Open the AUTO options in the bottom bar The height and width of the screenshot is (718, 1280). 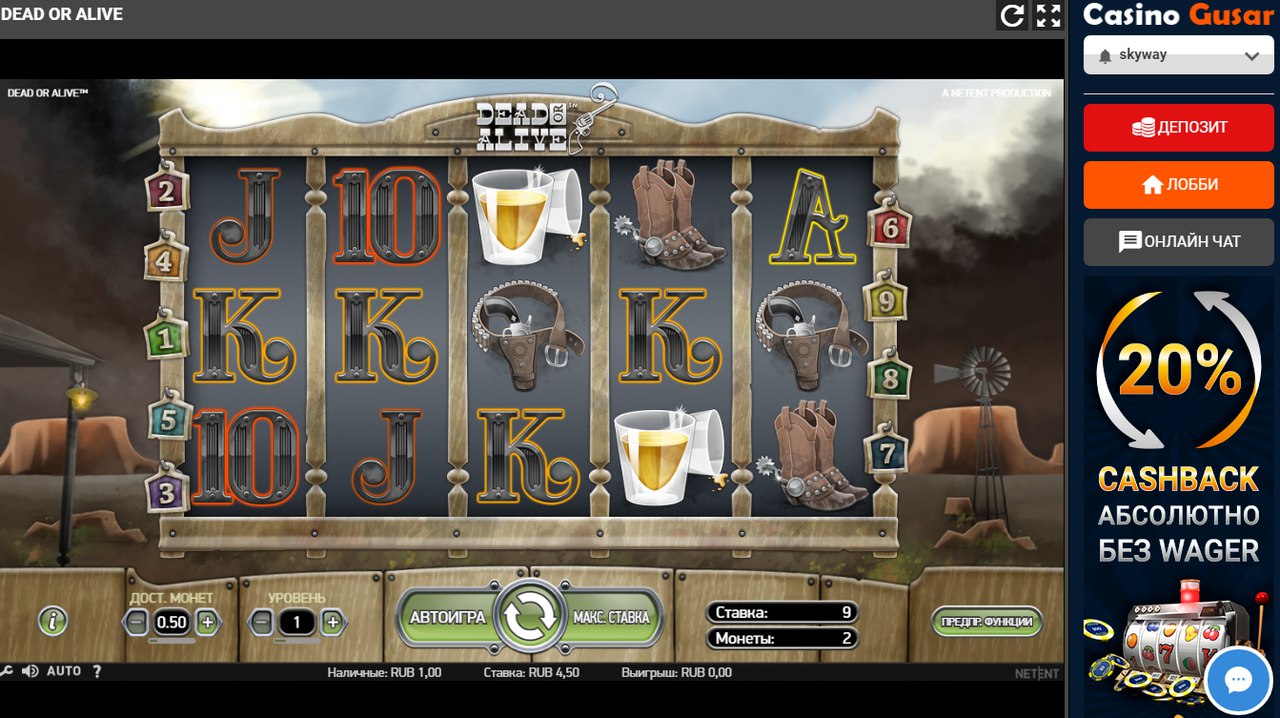point(64,672)
